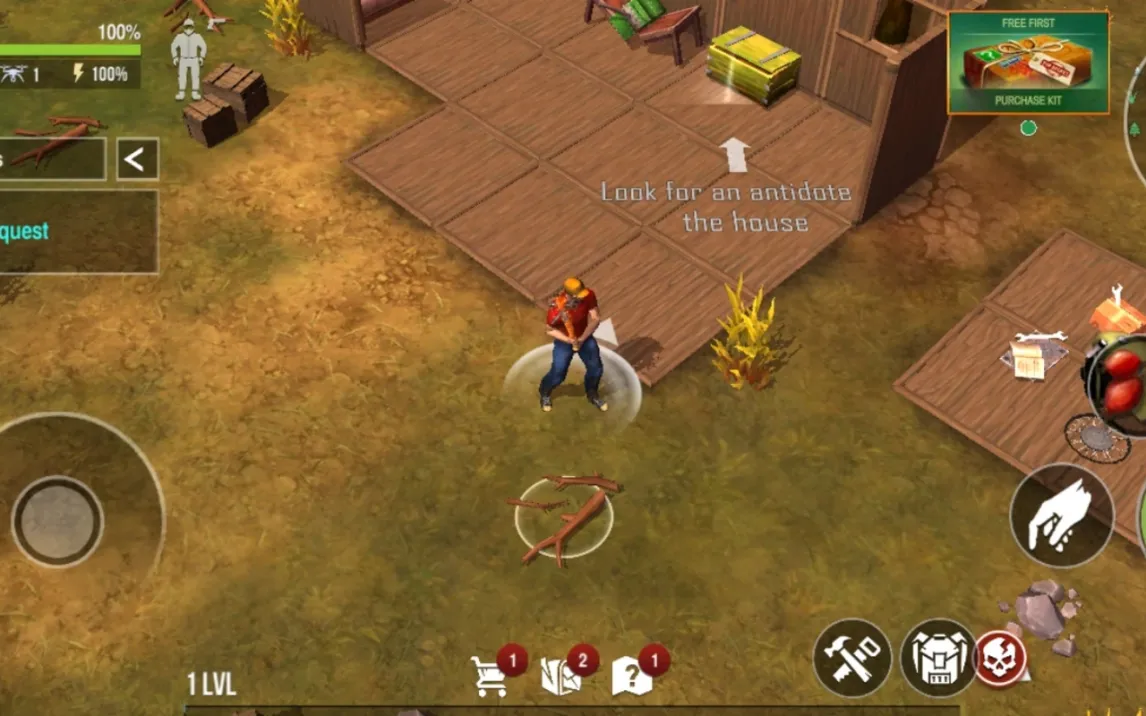The image size is (1146, 716).
Task: Open the question mark map icon
Action: point(632,676)
